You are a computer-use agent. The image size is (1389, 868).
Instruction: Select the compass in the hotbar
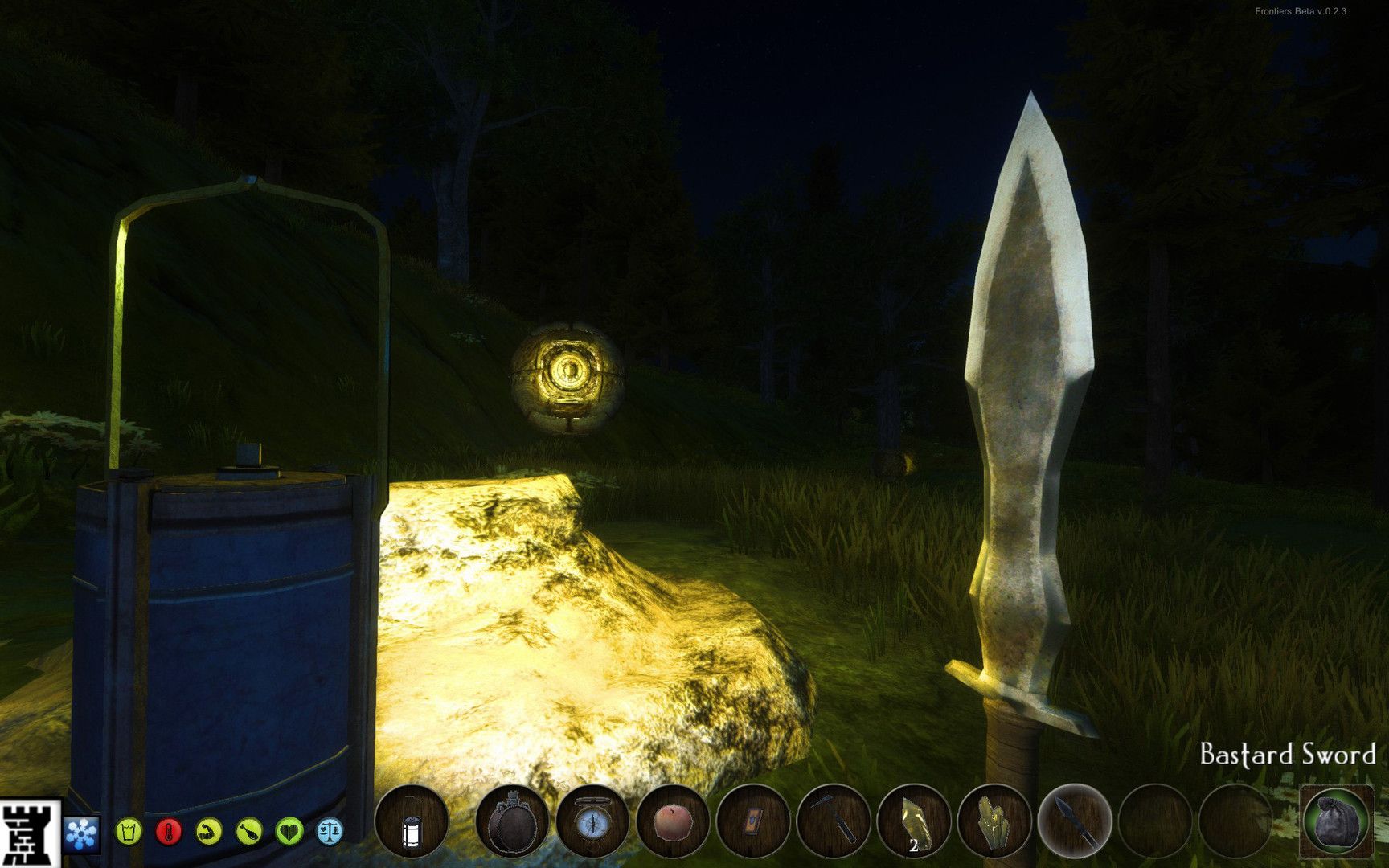(x=592, y=823)
